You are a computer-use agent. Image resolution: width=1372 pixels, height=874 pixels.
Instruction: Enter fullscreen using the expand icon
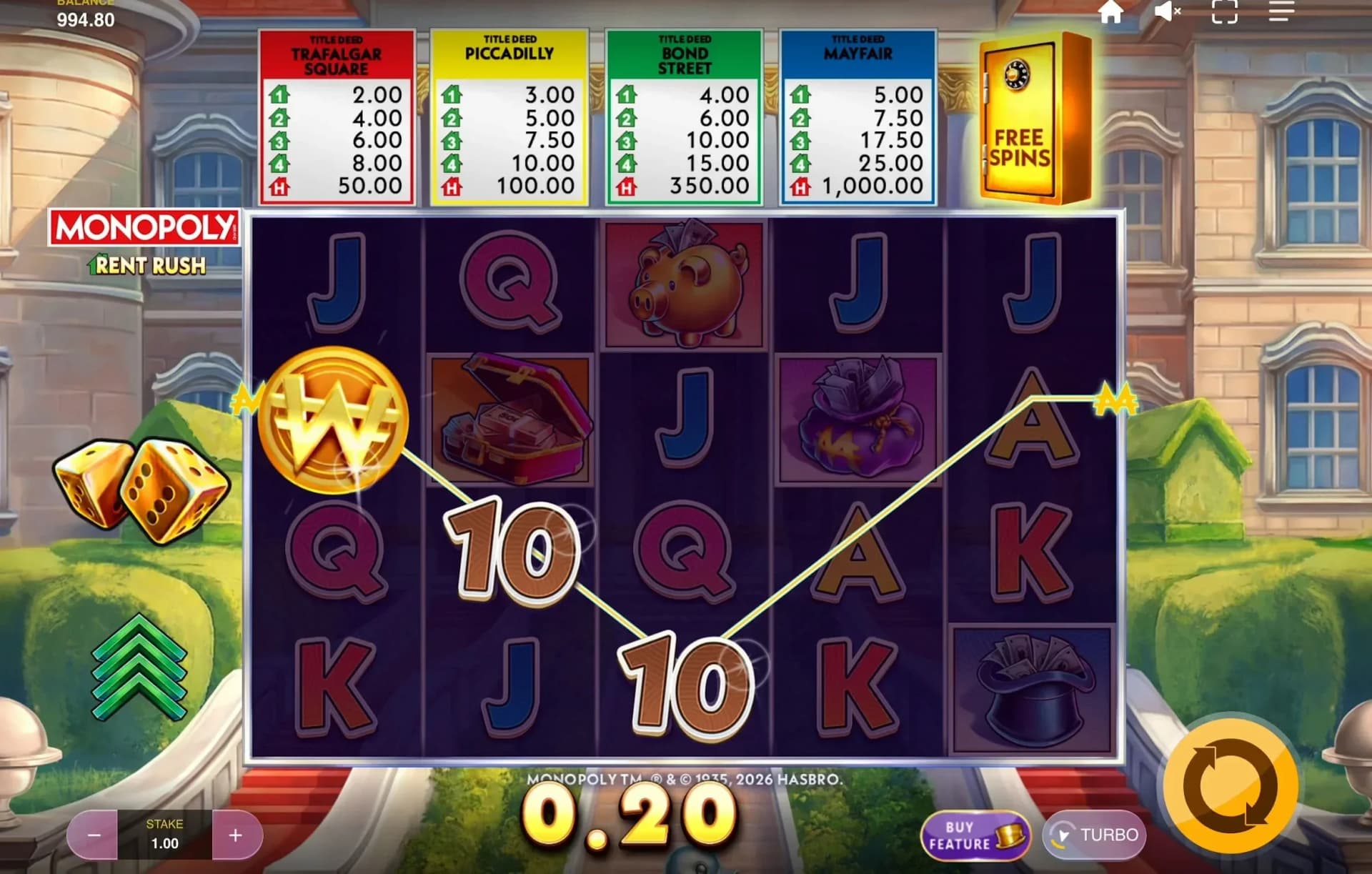[1223, 11]
